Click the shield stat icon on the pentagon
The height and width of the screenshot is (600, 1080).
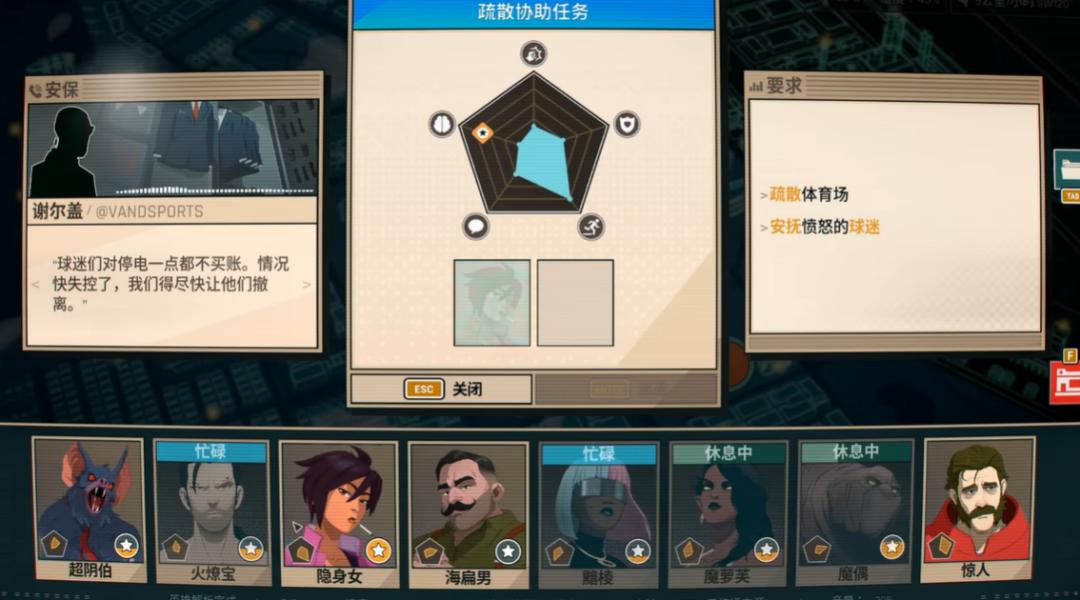click(x=626, y=124)
